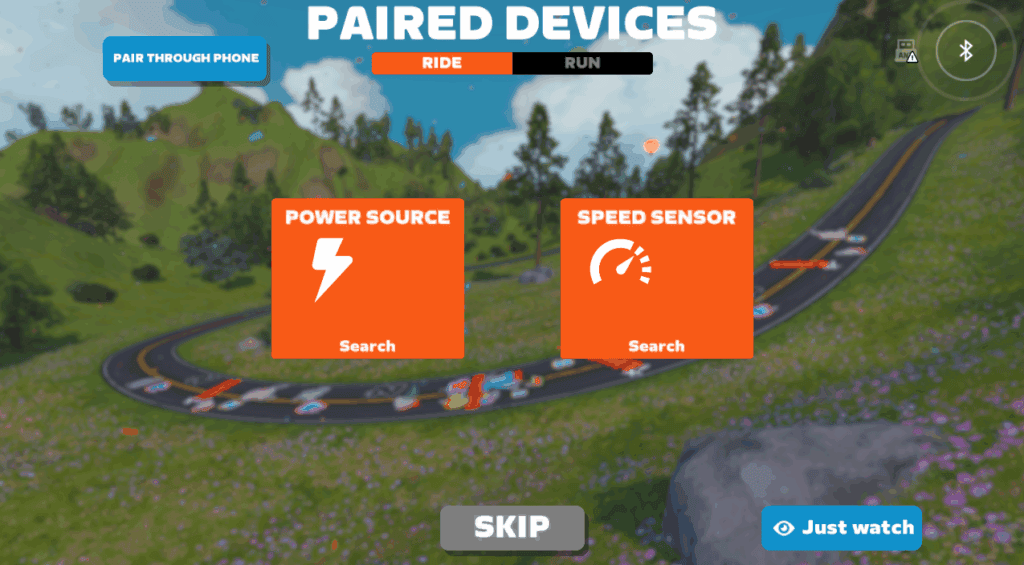The image size is (1024, 565).
Task: Switch to the Ride tab
Action: tap(442, 63)
